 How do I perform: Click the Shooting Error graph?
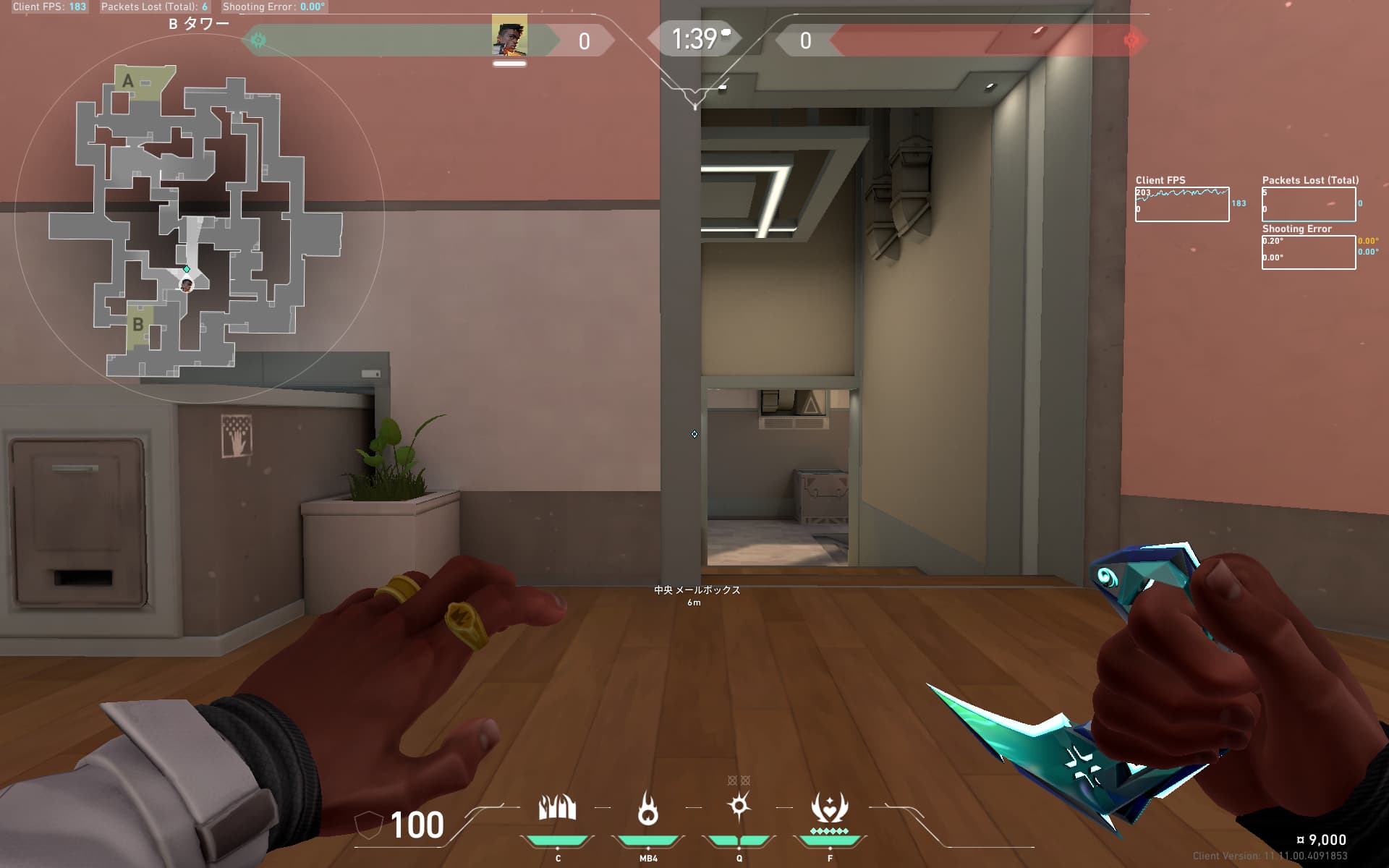point(1308,252)
